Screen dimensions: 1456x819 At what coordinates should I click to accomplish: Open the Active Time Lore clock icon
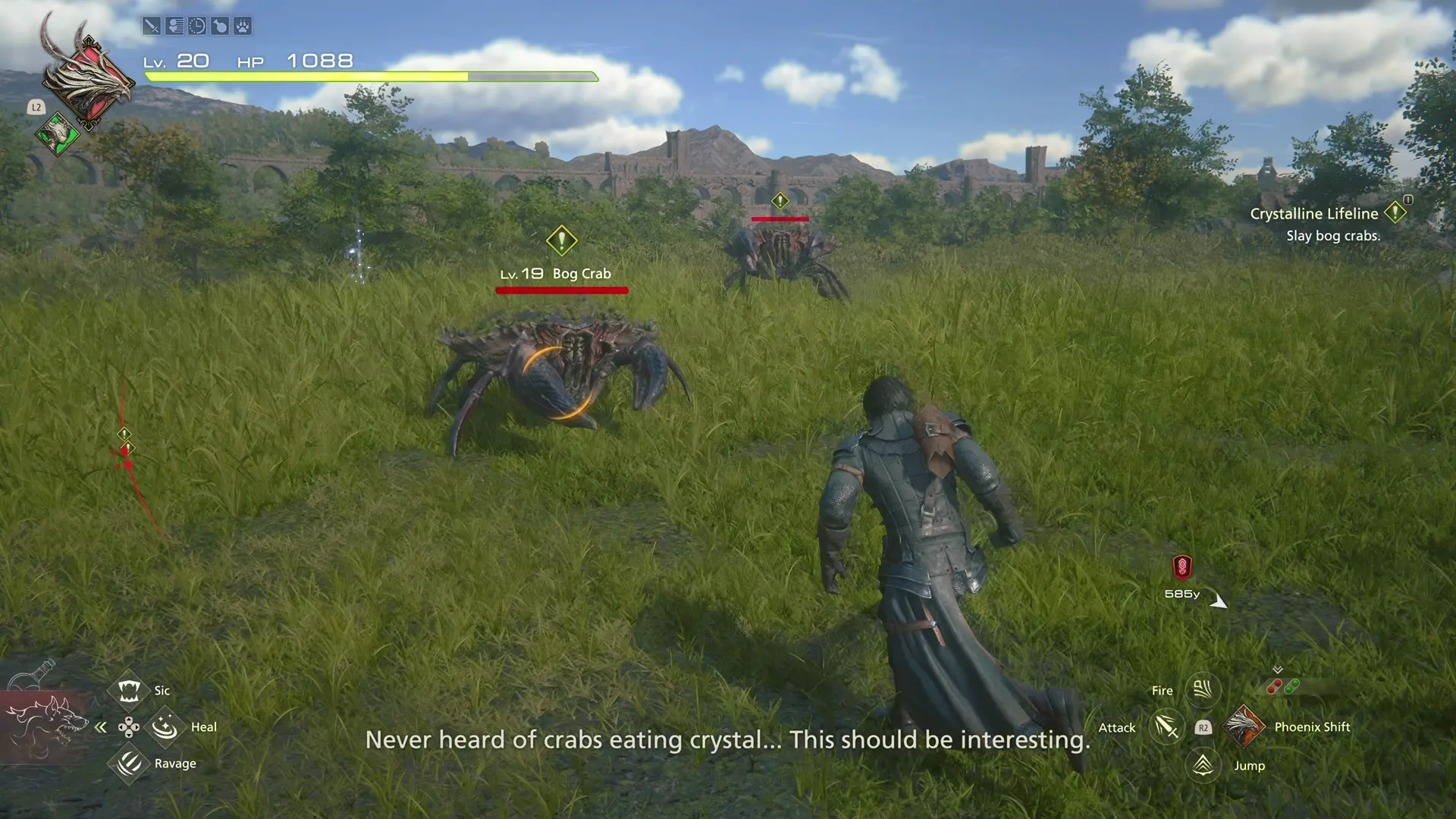pyautogui.click(x=197, y=27)
